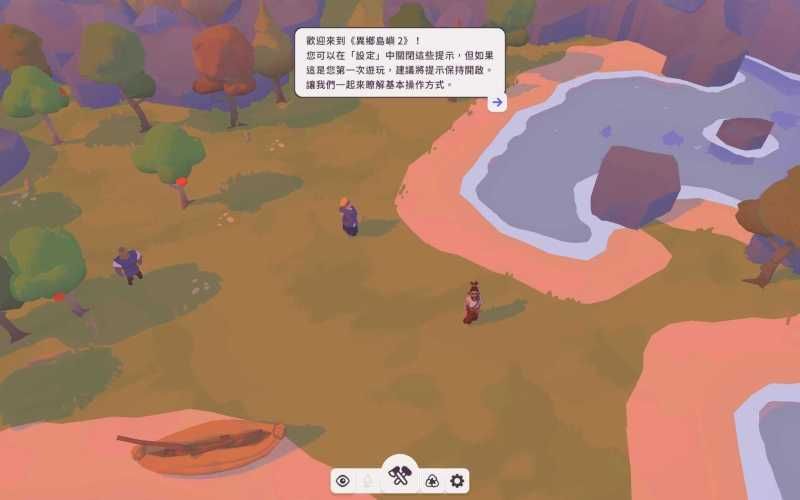Open settings with the gear icon
The image size is (800, 500).
(x=457, y=481)
